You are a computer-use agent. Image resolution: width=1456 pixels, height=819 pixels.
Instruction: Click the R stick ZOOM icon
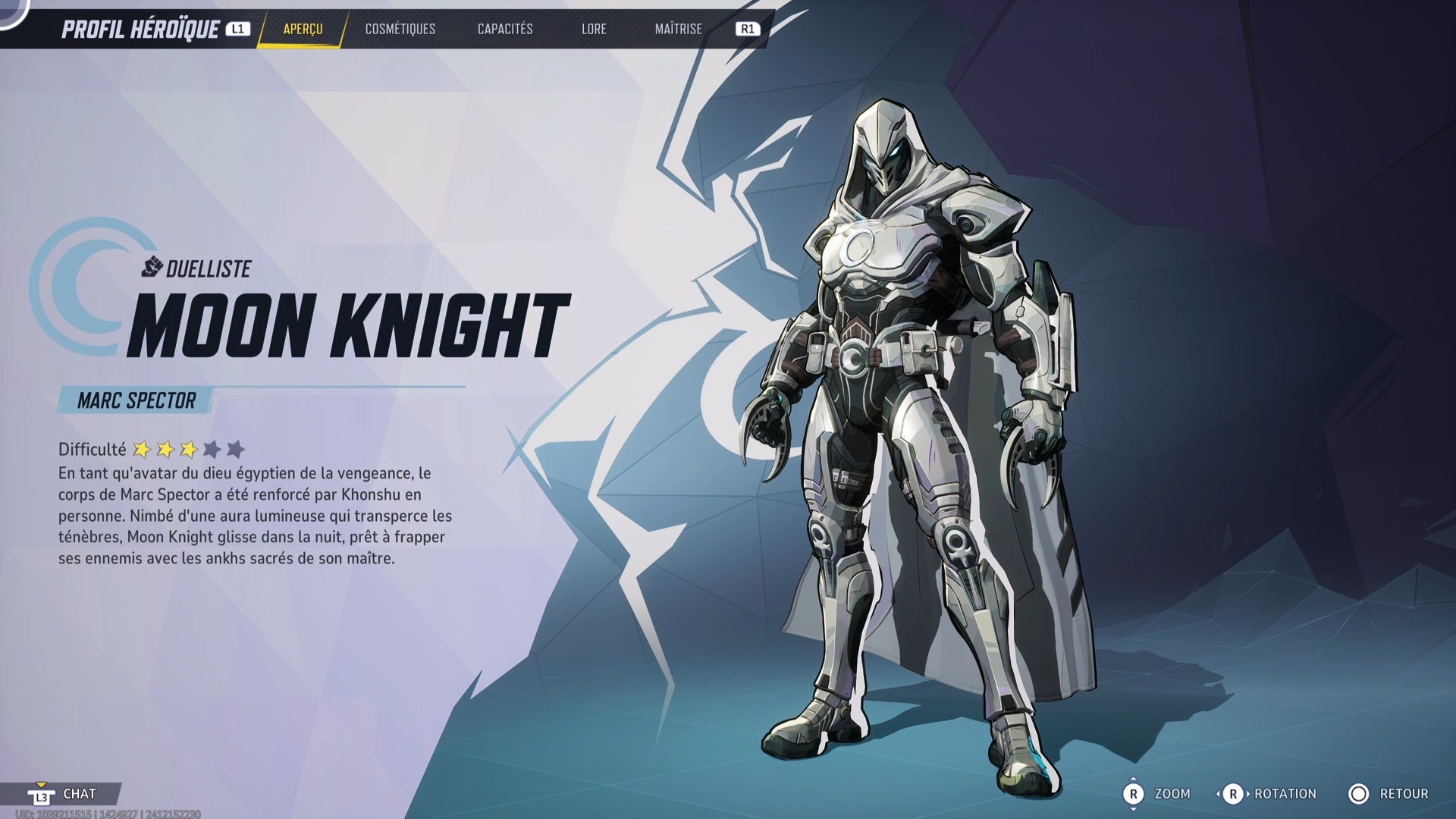point(1135,793)
